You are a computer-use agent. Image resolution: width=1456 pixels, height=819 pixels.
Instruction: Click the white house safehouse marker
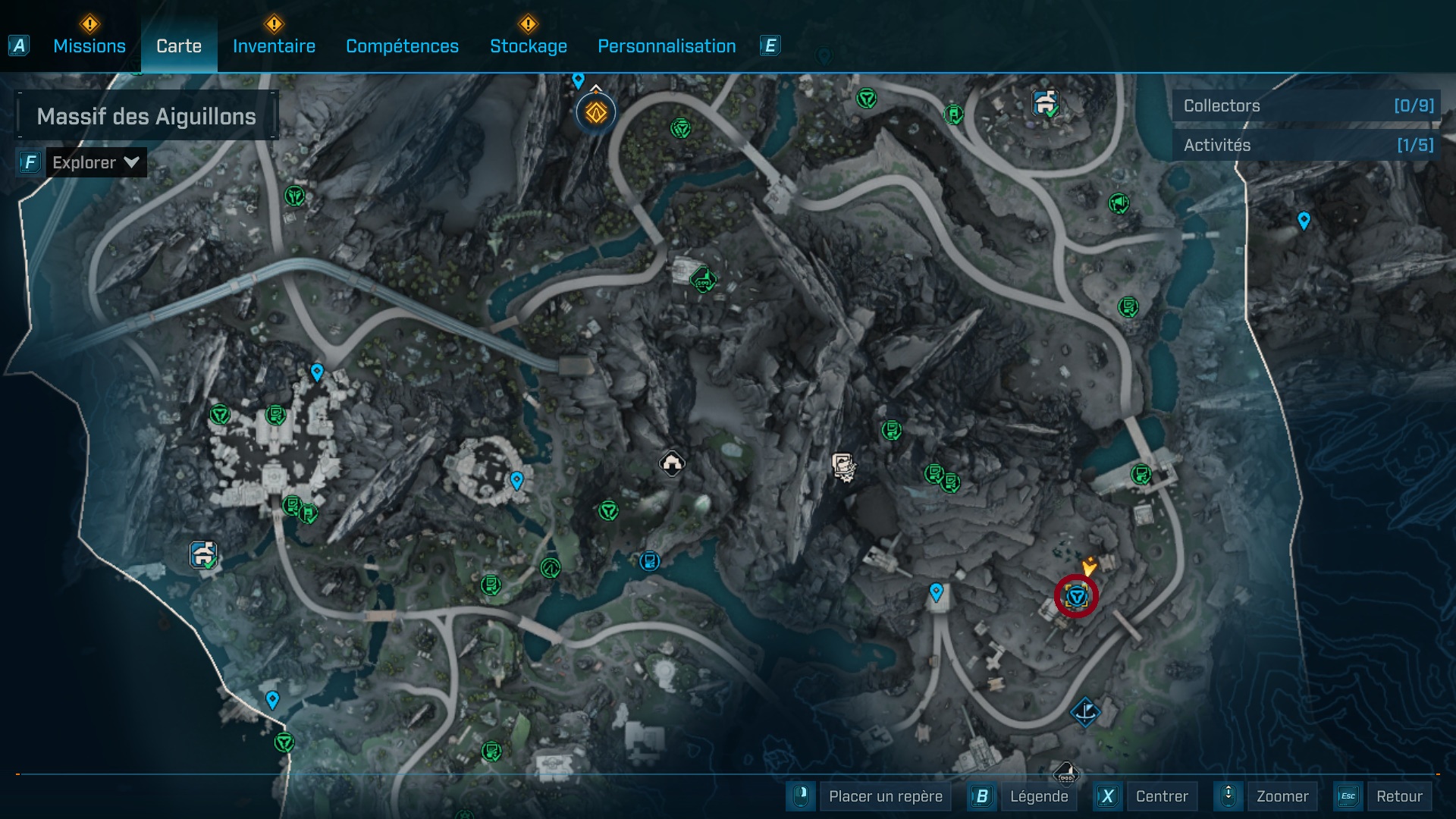tap(672, 463)
